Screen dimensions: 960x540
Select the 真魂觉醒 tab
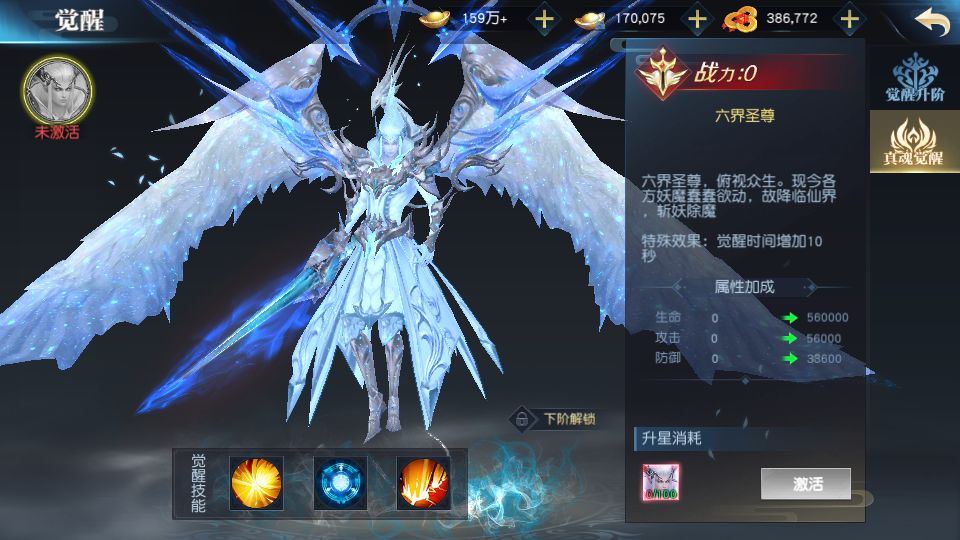click(913, 144)
